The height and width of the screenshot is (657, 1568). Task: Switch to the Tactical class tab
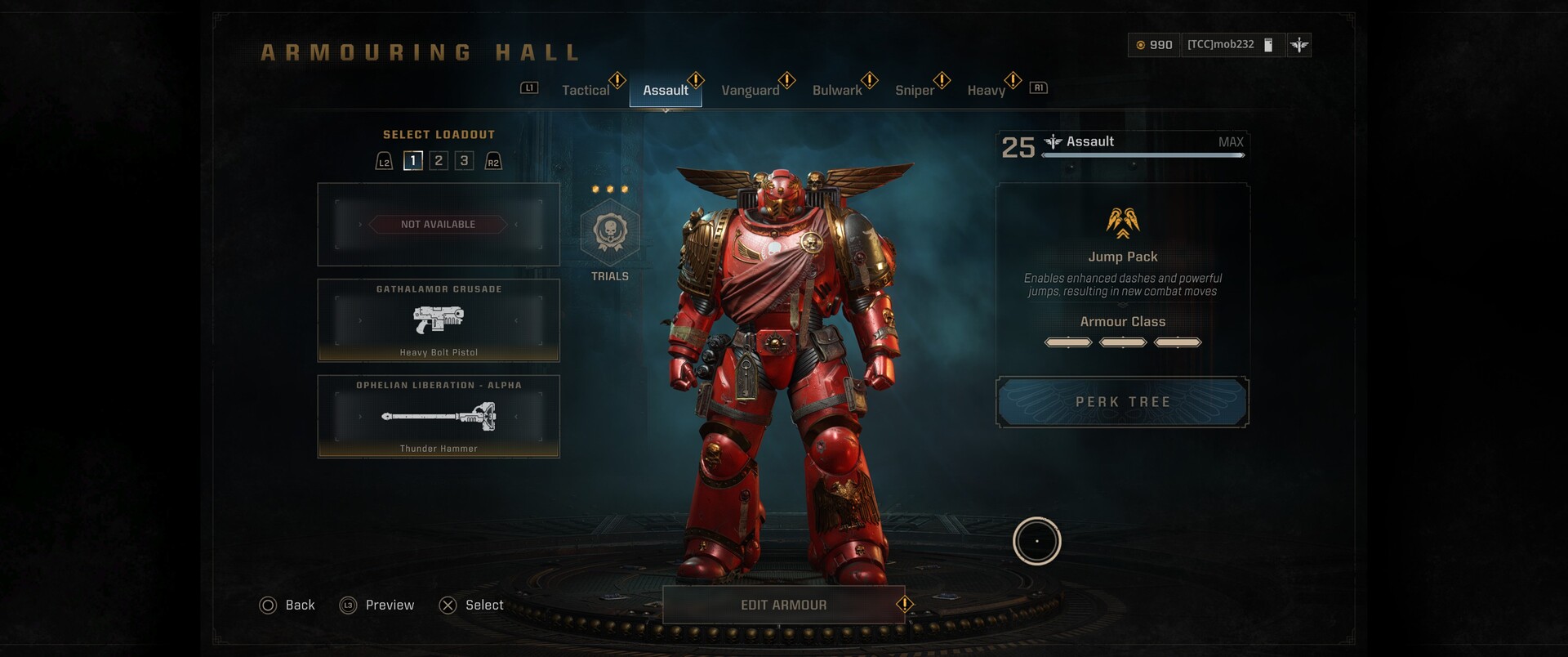point(586,91)
